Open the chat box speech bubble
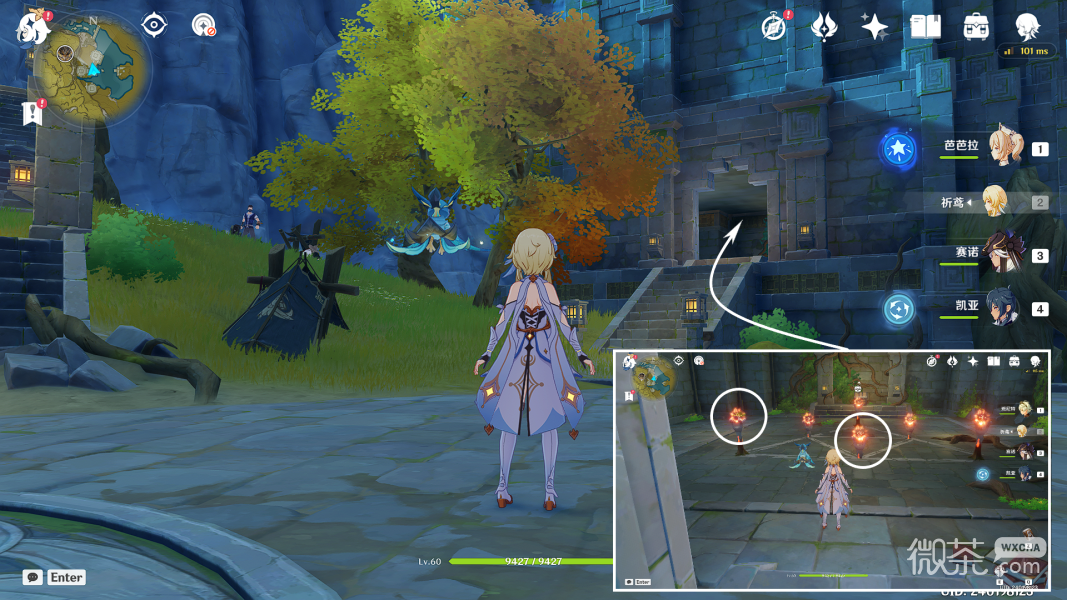1067x600 pixels. tap(33, 577)
